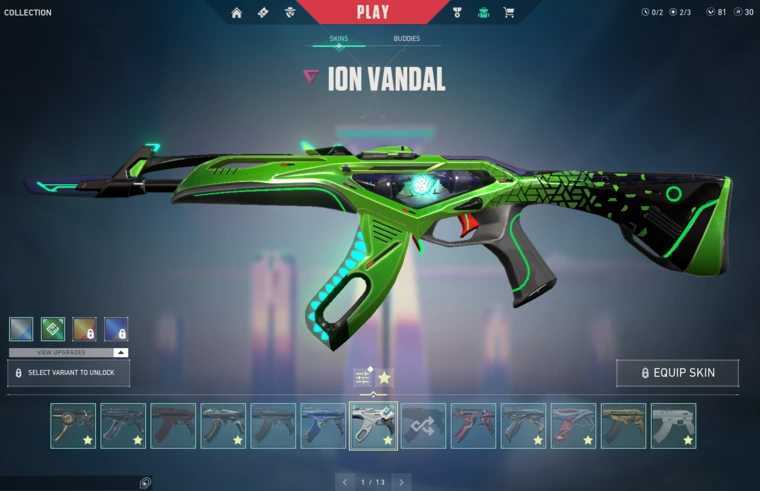Viewport: 760px width, 491px height.
Task: Open the agents icon in top bar
Action: click(x=290, y=13)
